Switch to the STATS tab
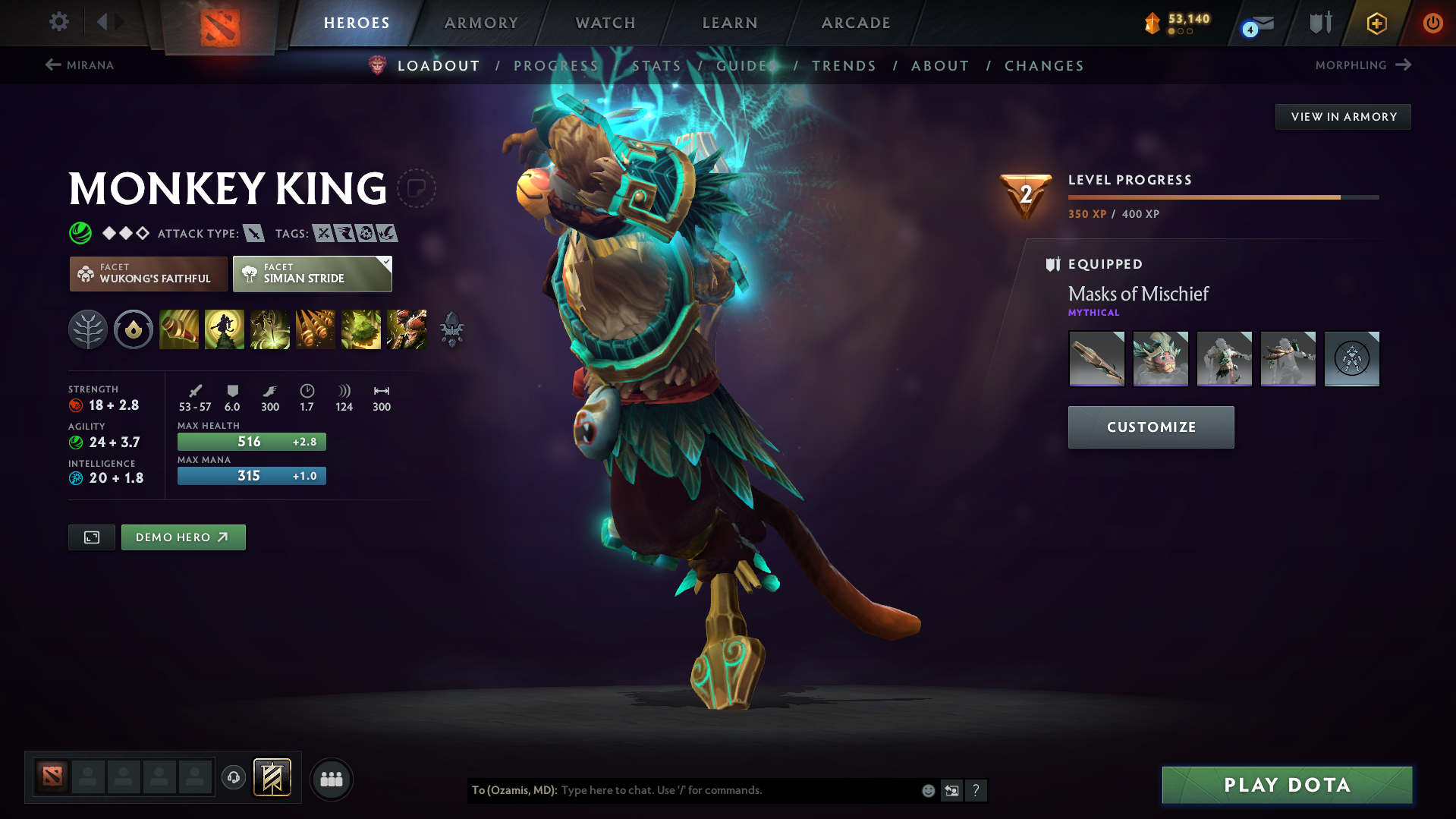 coord(656,66)
